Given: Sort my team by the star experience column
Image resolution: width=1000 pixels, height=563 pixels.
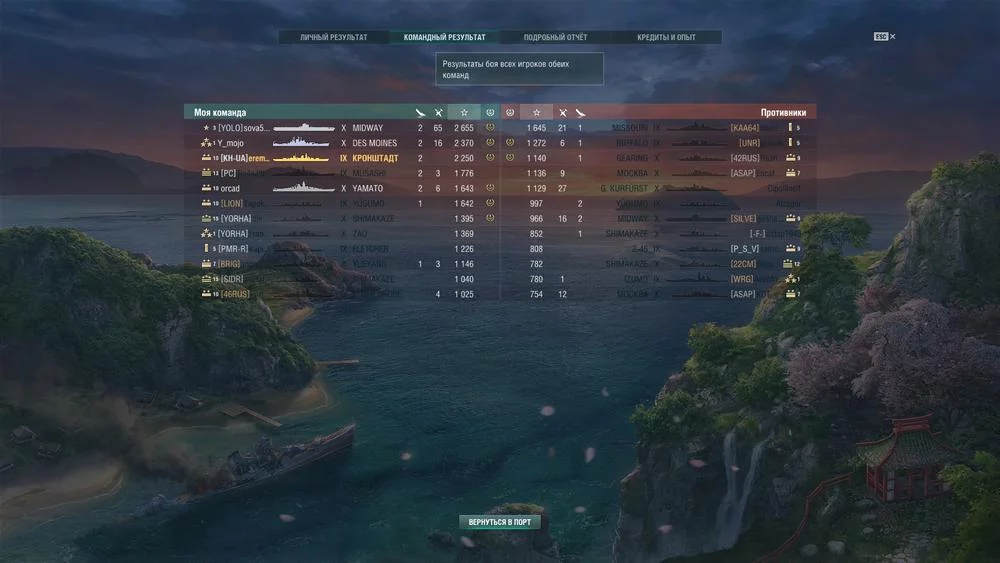Looking at the screenshot, I should point(464,113).
